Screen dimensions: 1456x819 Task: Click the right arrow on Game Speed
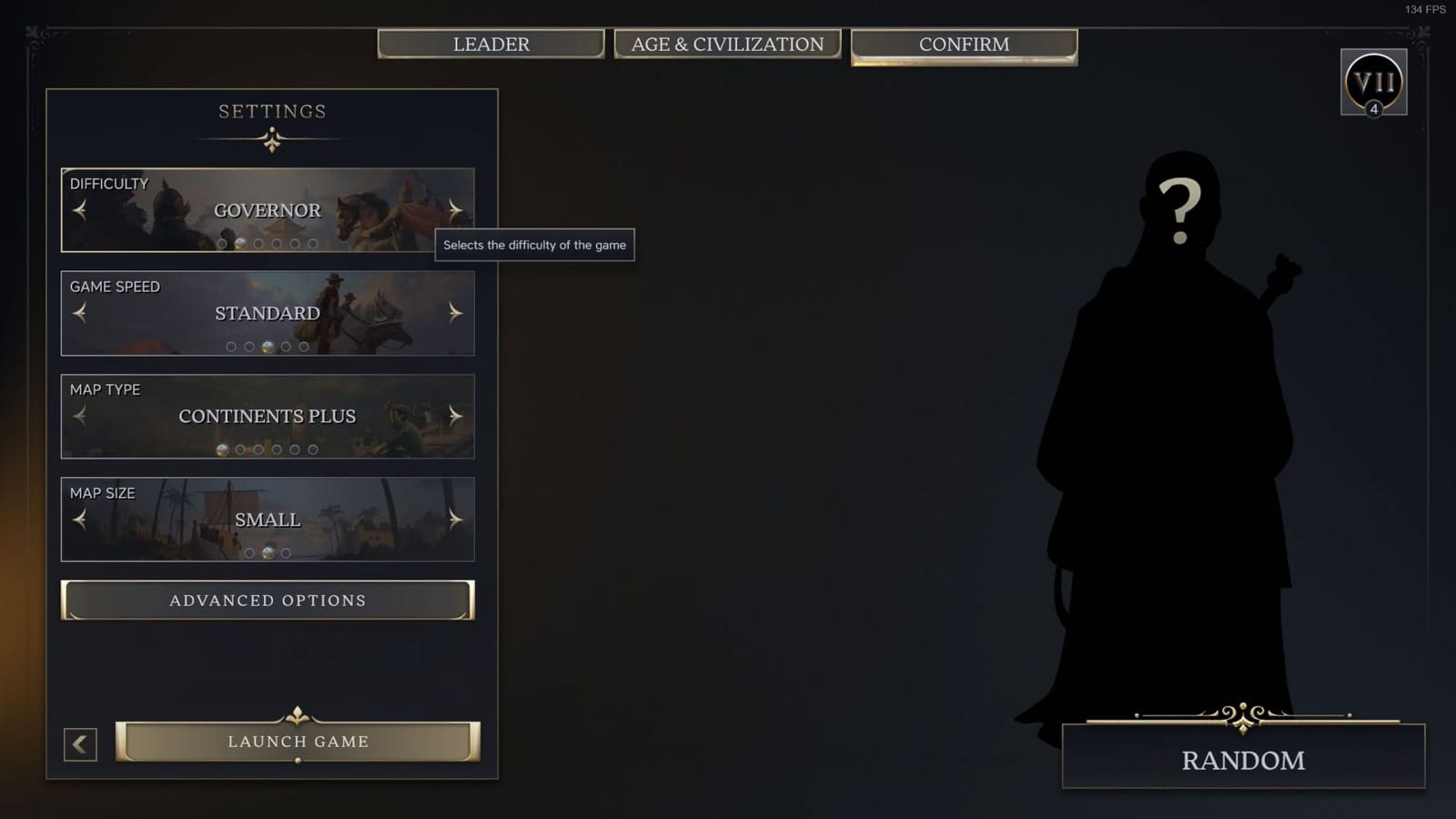click(x=454, y=313)
